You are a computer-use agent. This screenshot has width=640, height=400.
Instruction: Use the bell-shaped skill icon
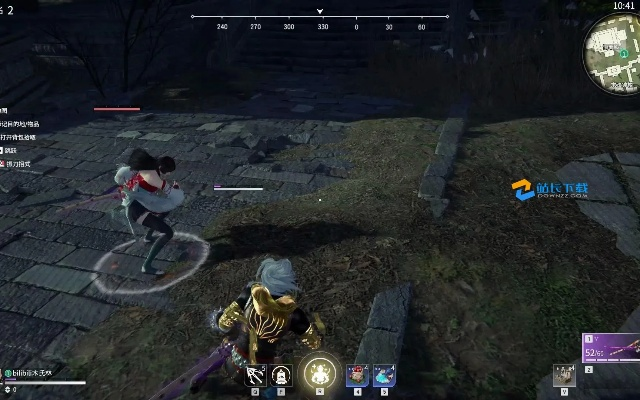pos(281,376)
